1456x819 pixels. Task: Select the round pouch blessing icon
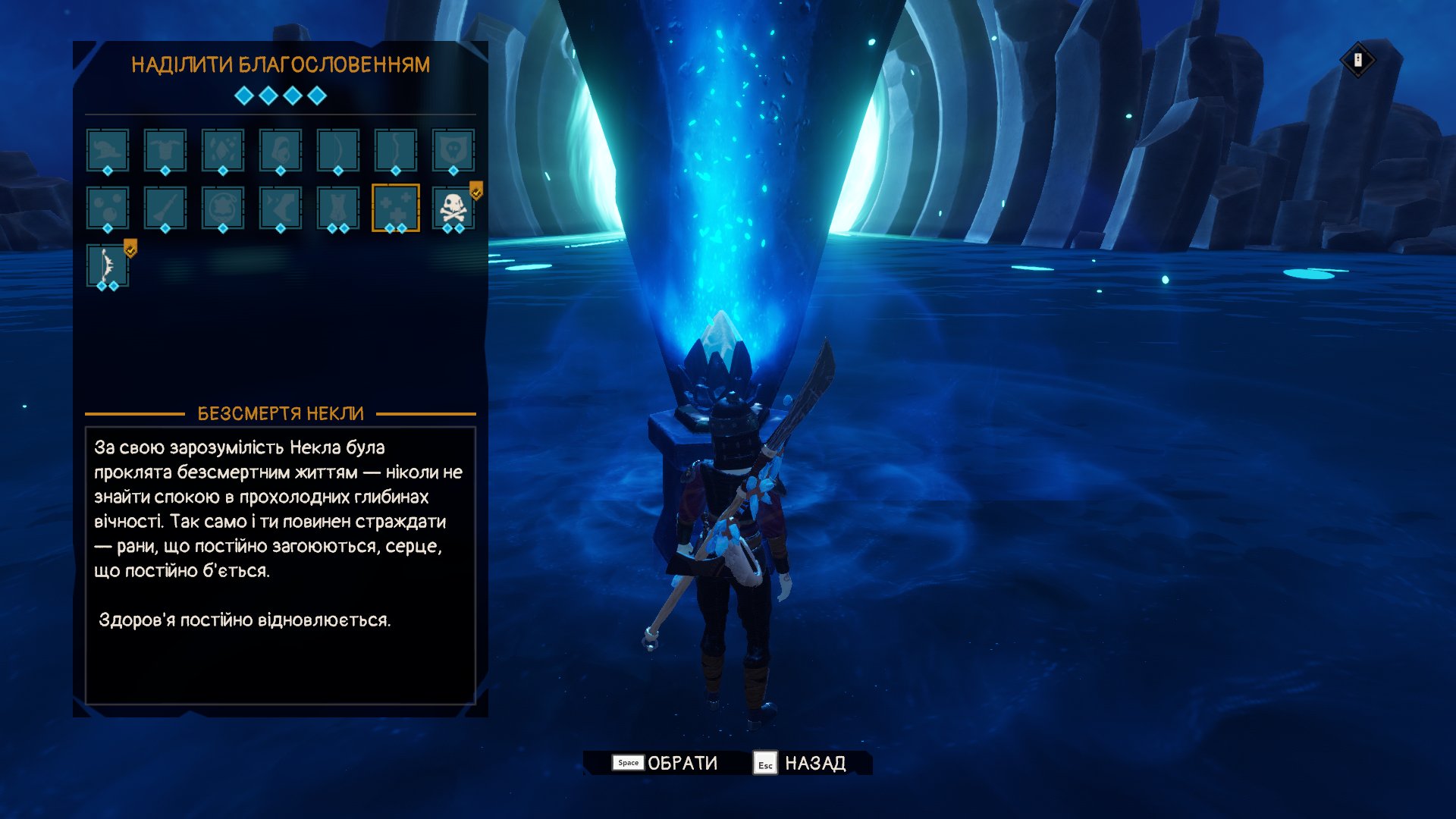point(223,208)
